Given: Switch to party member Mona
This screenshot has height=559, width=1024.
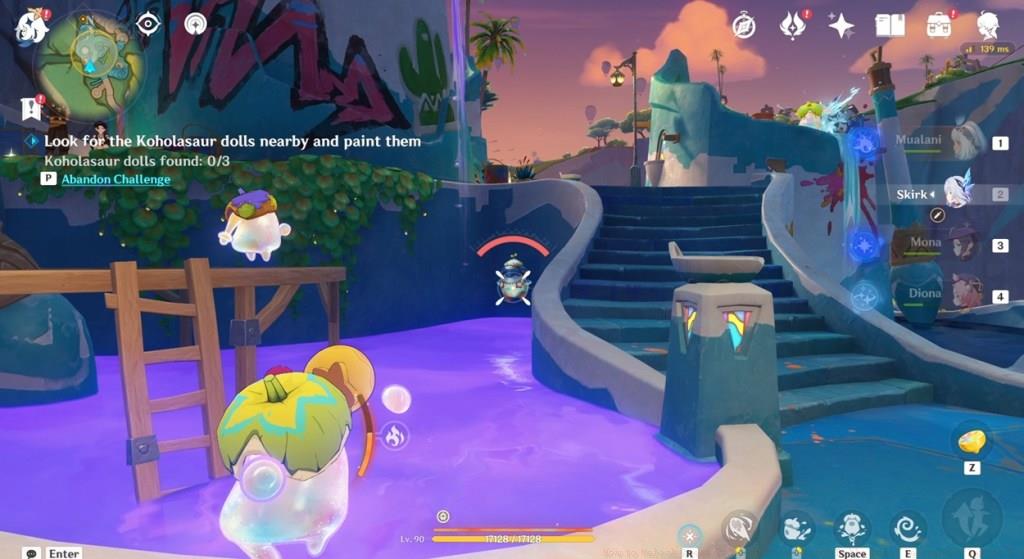Looking at the screenshot, I should 966,243.
